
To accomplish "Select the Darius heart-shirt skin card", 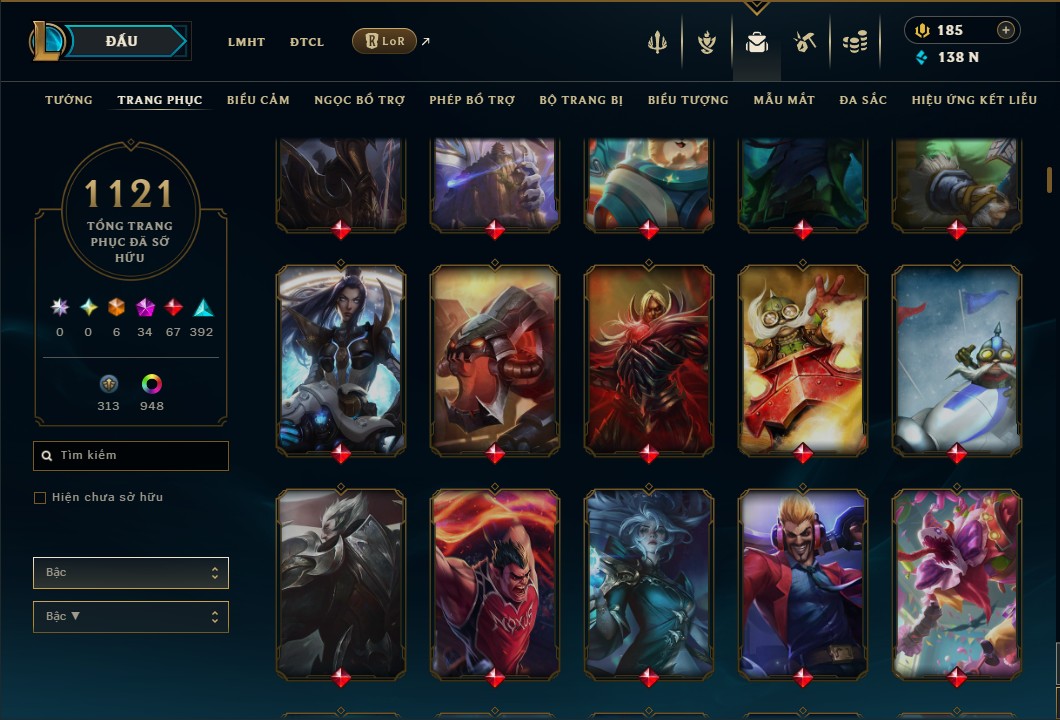I will point(495,583).
